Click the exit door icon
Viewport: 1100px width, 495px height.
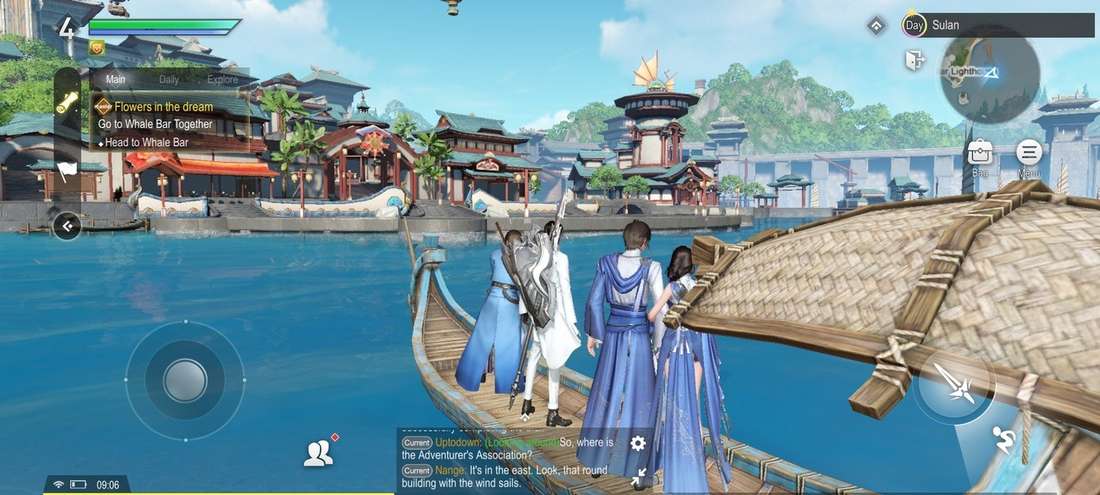point(914,60)
